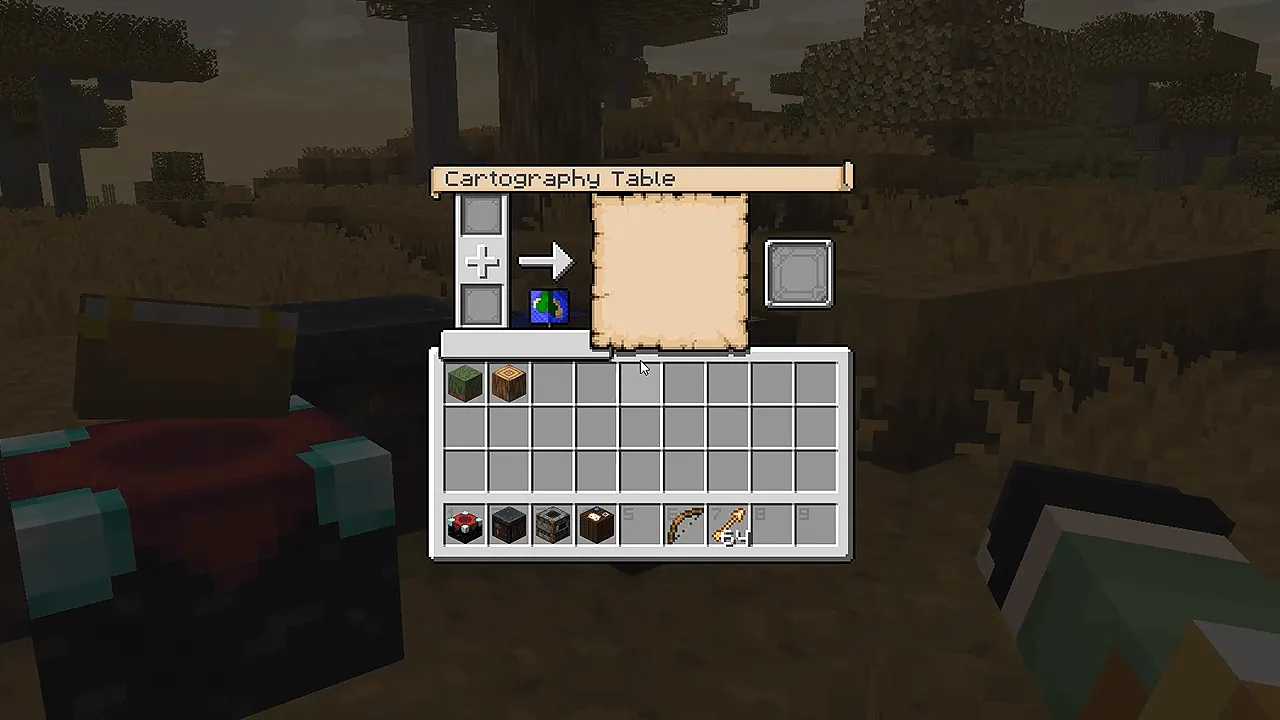Select empty hotbar slot 5
This screenshot has width=1280, height=720.
coord(640,523)
